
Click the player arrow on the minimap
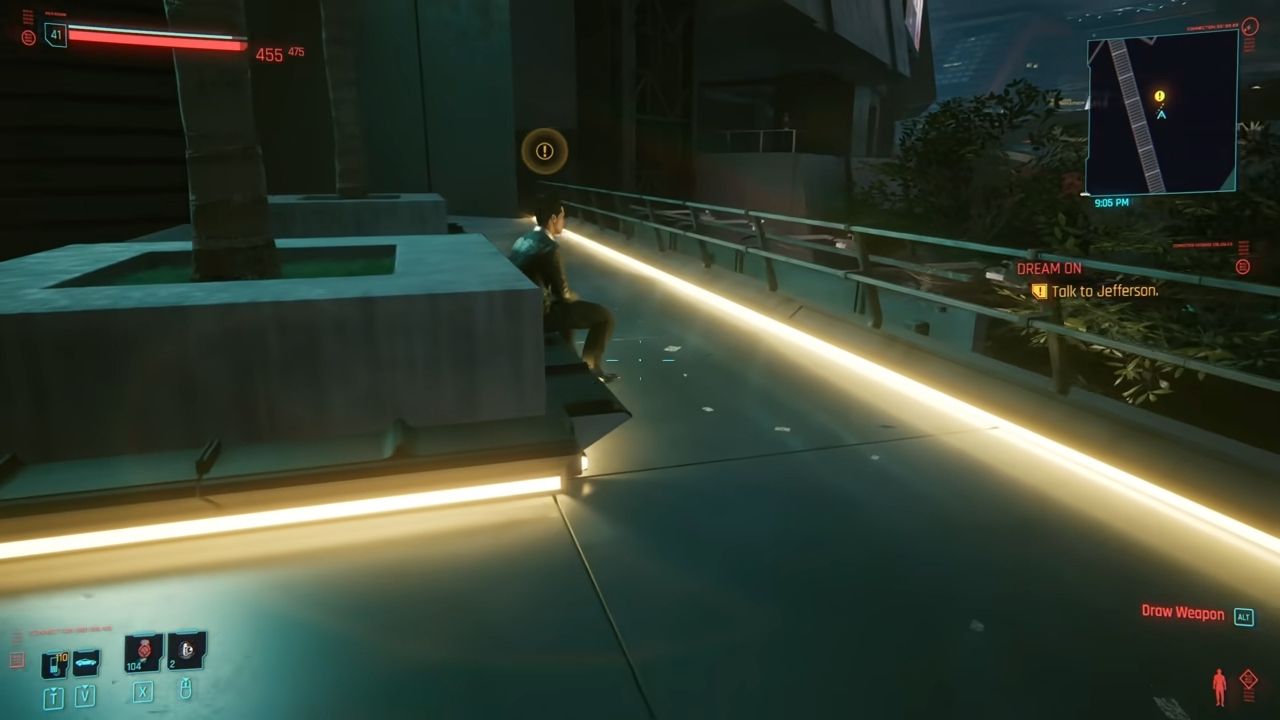click(x=1160, y=113)
